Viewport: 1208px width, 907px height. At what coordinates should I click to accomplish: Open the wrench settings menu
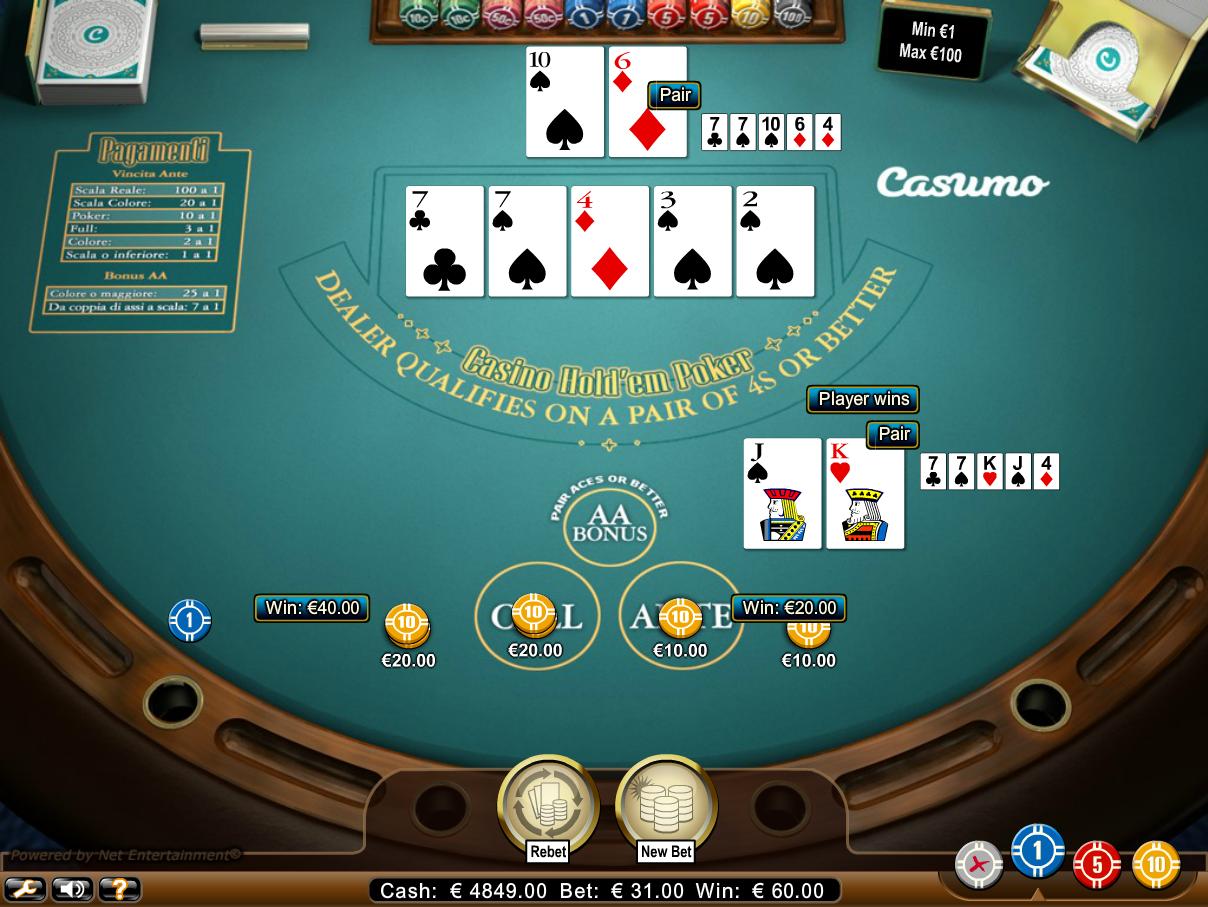coord(23,888)
